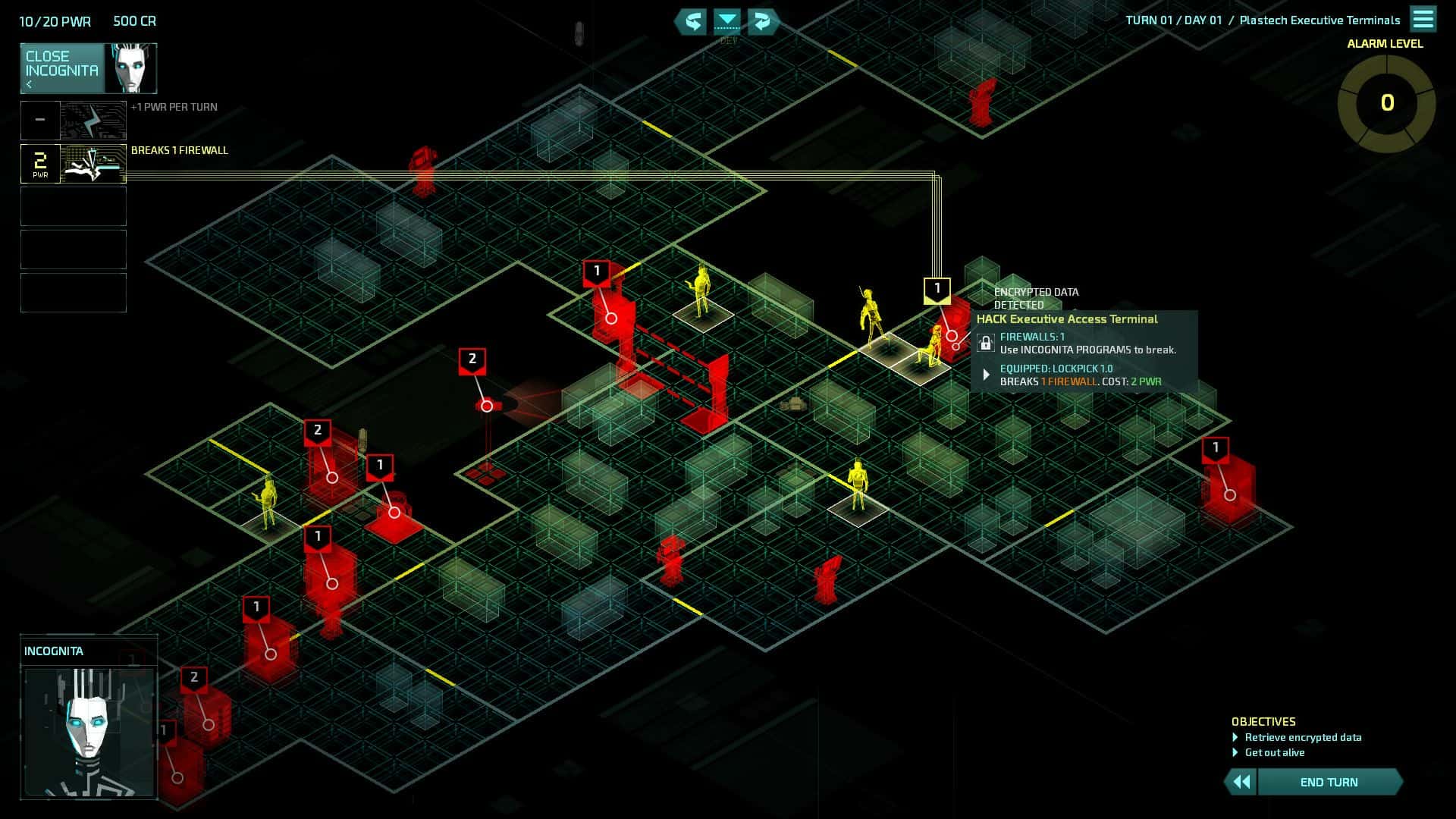This screenshot has height=819, width=1456.
Task: Click the rotate camera right arrow icon
Action: pos(761,22)
